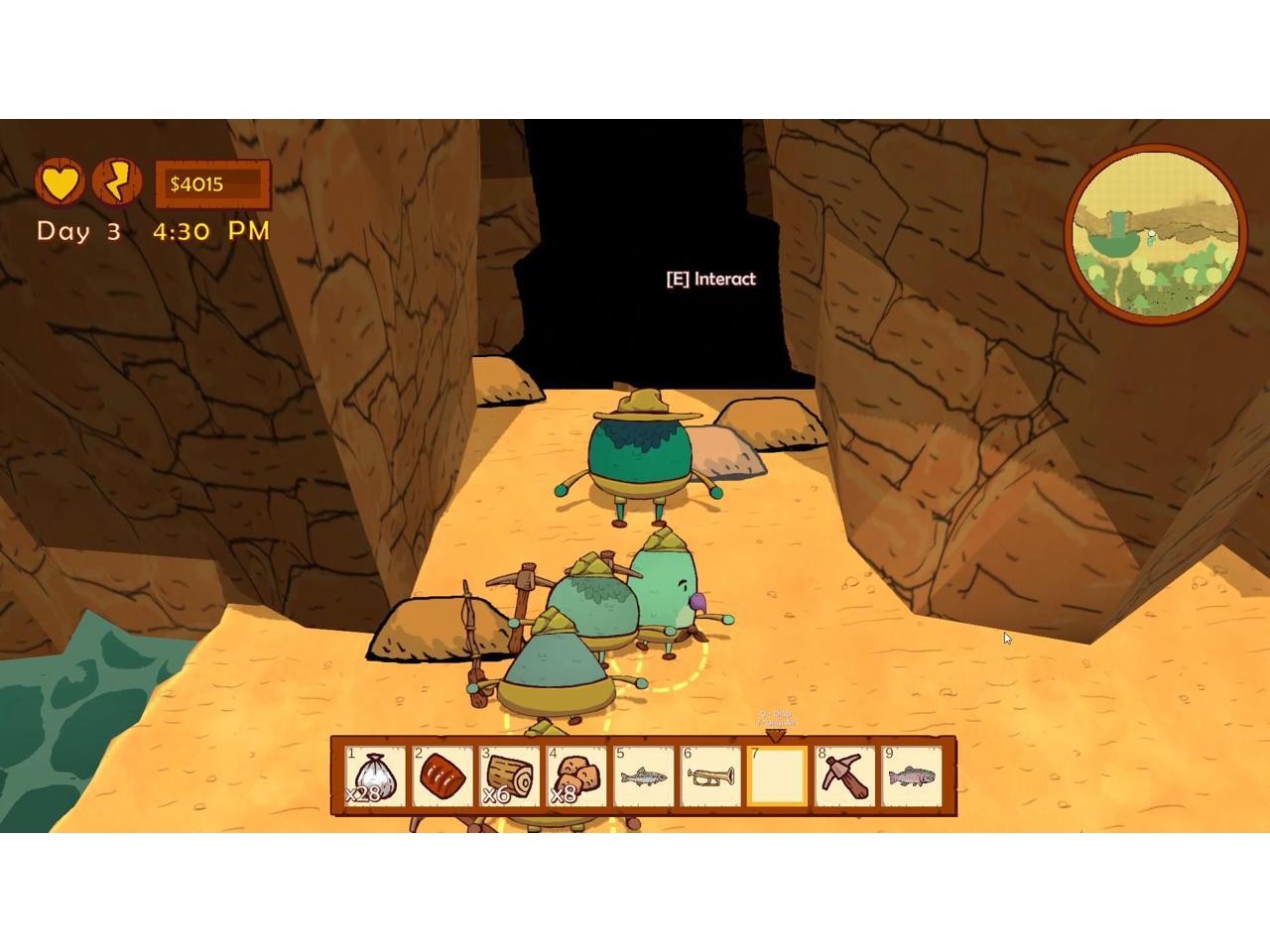1270x952 pixels.
Task: Equip the pickaxe in slot 8
Action: [x=844, y=776]
